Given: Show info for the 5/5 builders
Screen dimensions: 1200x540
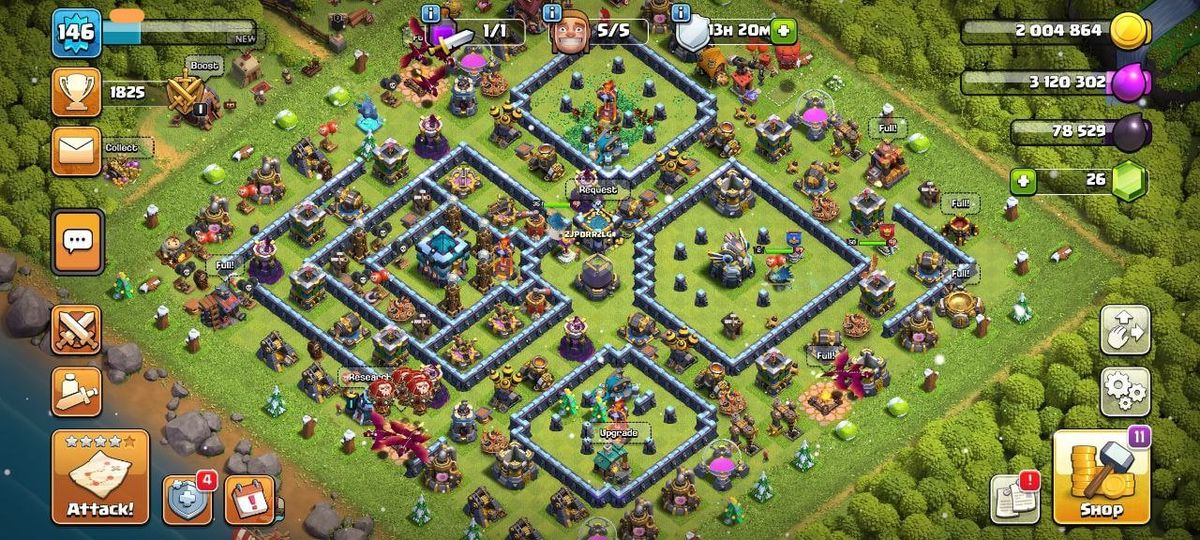Looking at the screenshot, I should tap(553, 13).
